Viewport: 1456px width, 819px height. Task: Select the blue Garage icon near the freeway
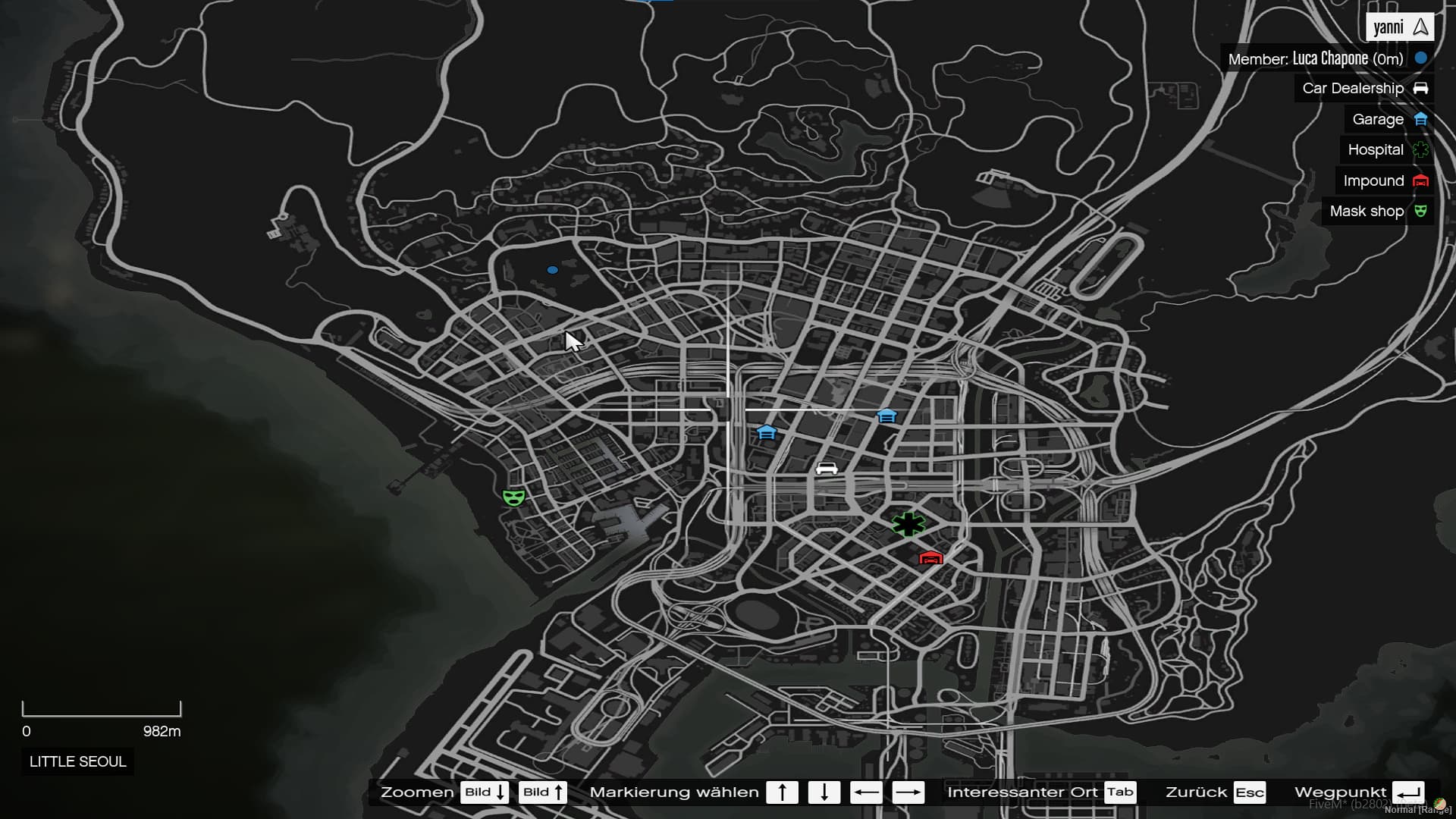(x=886, y=416)
